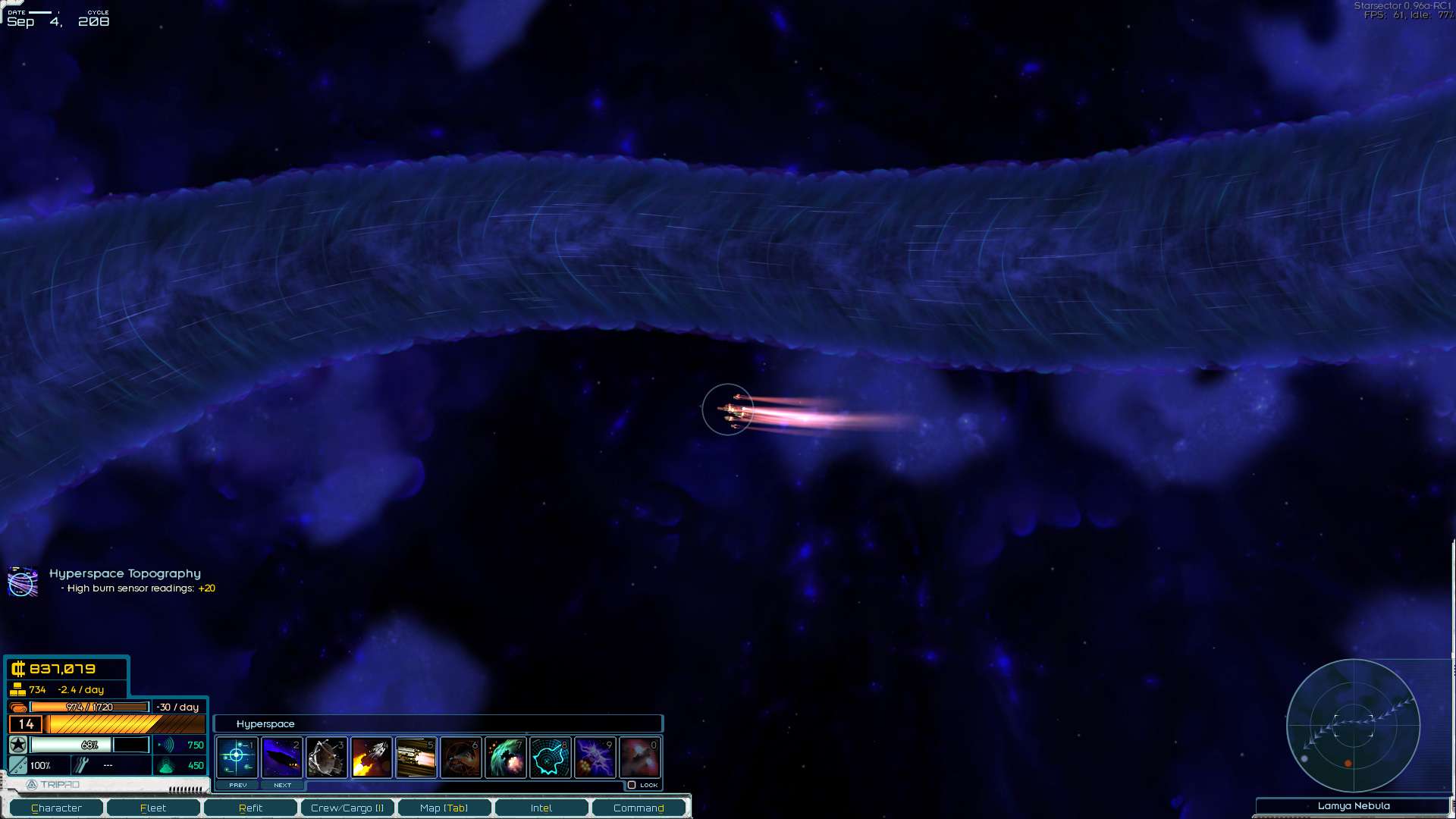1456x819 pixels.
Task: Open the Map screen
Action: 444,808
